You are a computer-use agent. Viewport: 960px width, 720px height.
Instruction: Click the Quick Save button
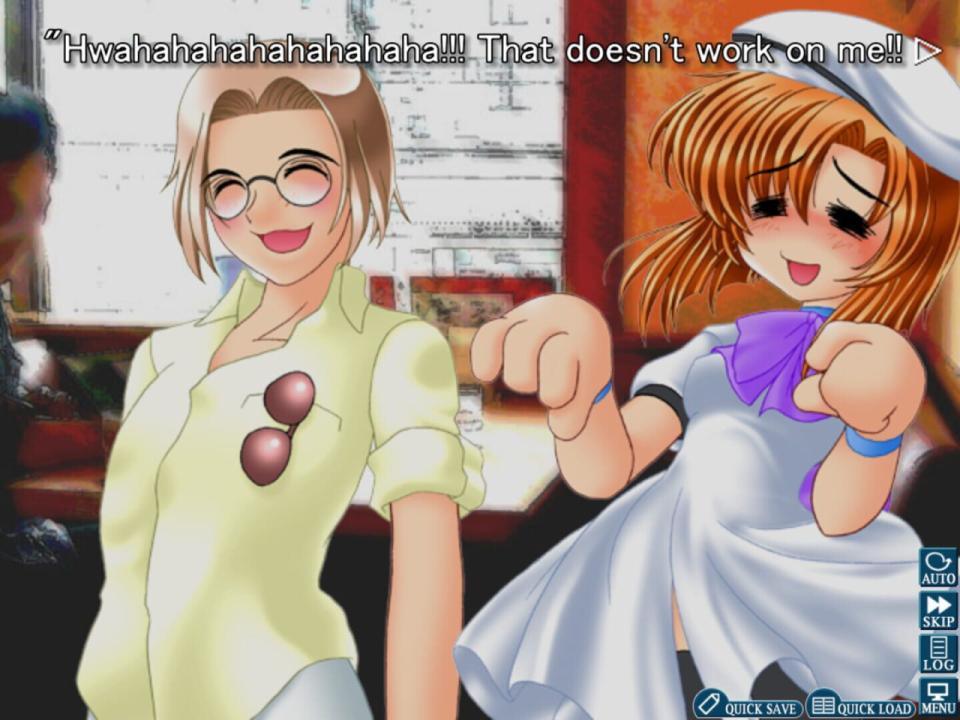point(749,706)
